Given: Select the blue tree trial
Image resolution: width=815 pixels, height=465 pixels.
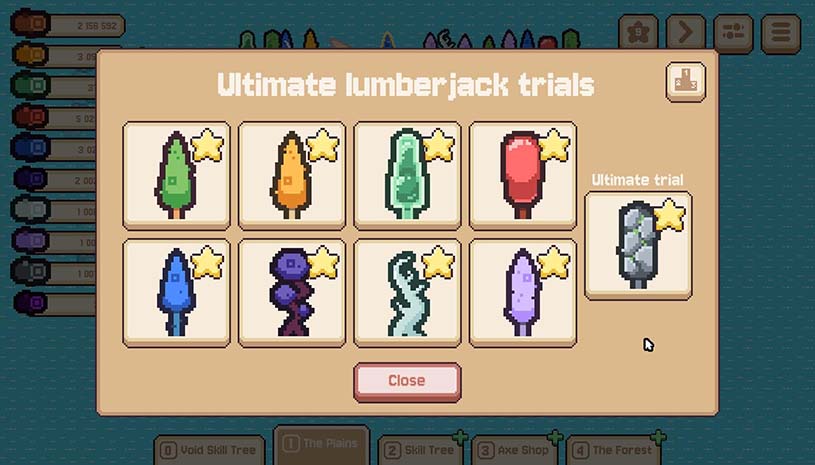Looking at the screenshot, I should 176,292.
